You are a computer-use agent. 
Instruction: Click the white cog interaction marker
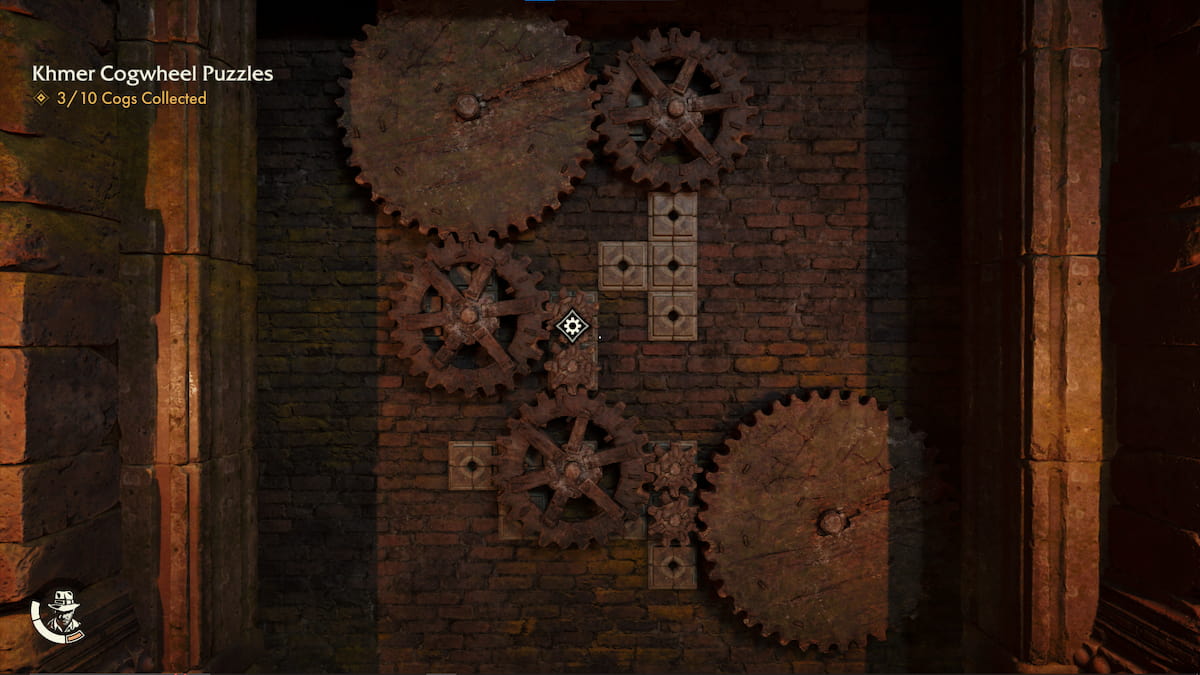click(x=572, y=326)
